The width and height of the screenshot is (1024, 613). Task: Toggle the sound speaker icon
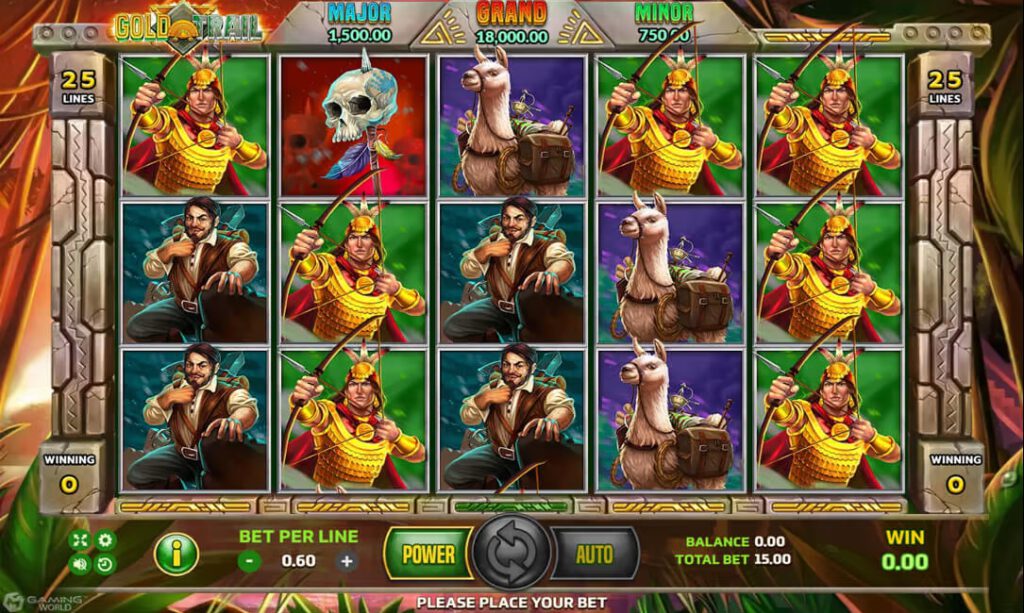pyautogui.click(x=80, y=564)
